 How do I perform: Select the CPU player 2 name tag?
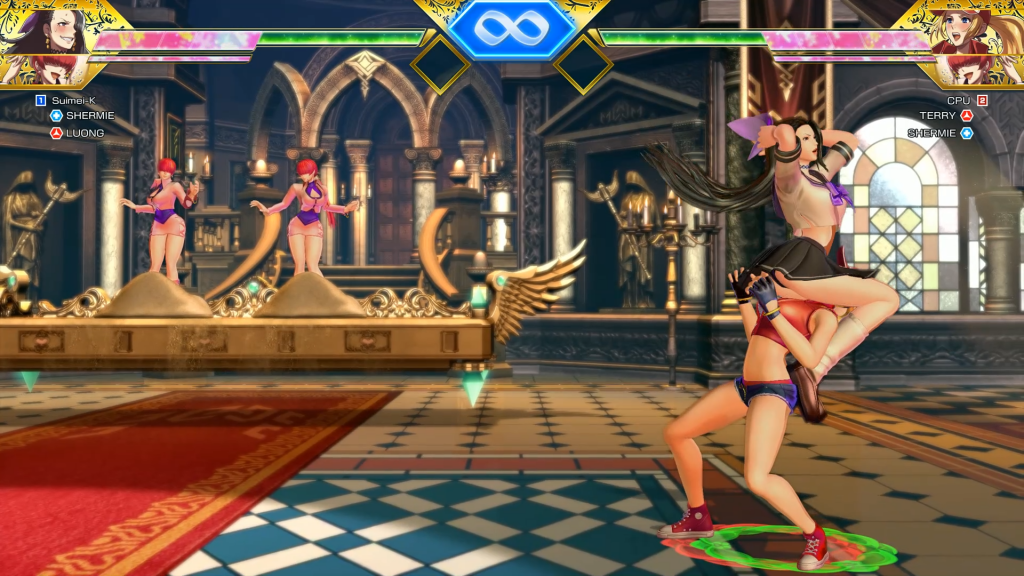(x=958, y=100)
